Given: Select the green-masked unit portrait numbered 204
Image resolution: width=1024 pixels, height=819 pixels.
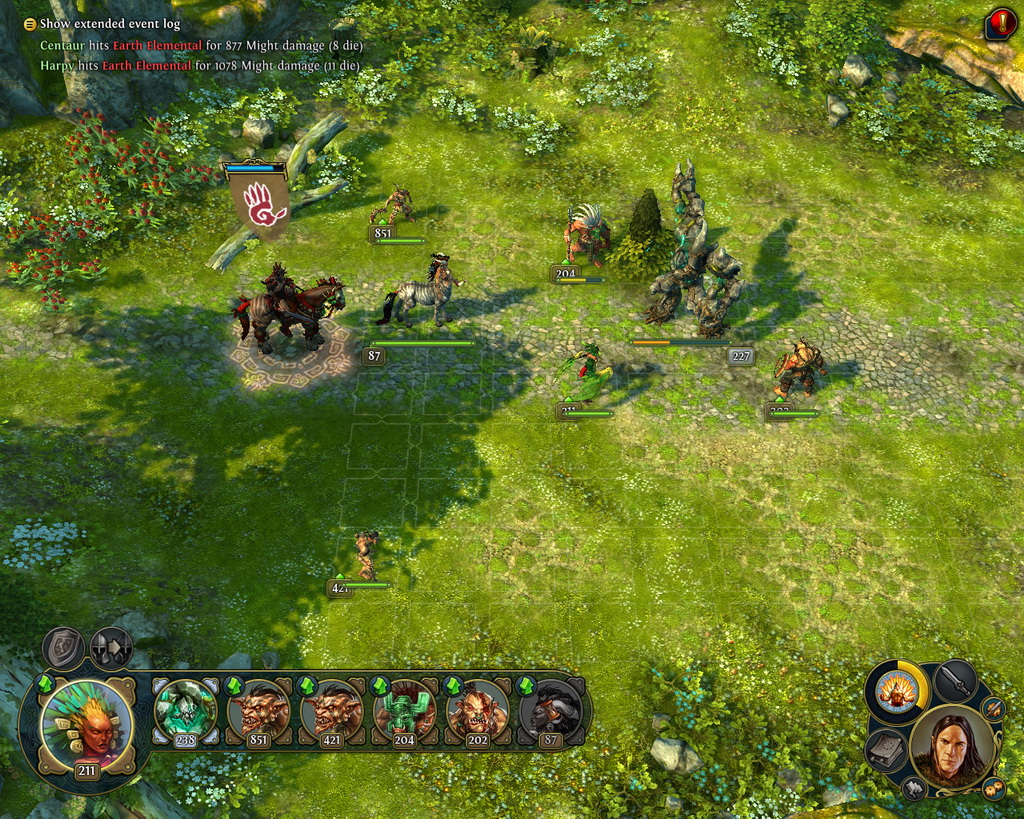Looking at the screenshot, I should [x=404, y=712].
